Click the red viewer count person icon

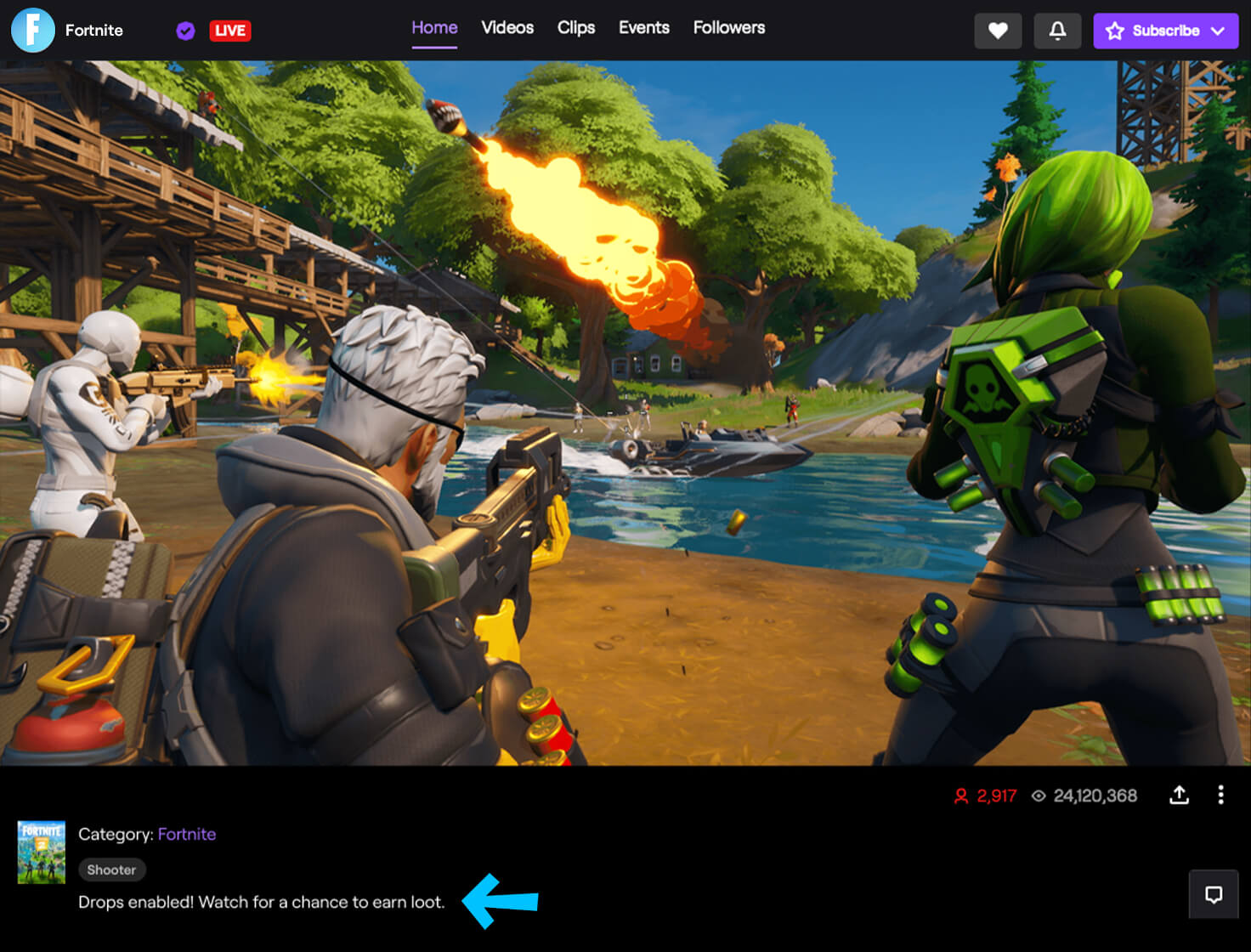pyautogui.click(x=959, y=796)
